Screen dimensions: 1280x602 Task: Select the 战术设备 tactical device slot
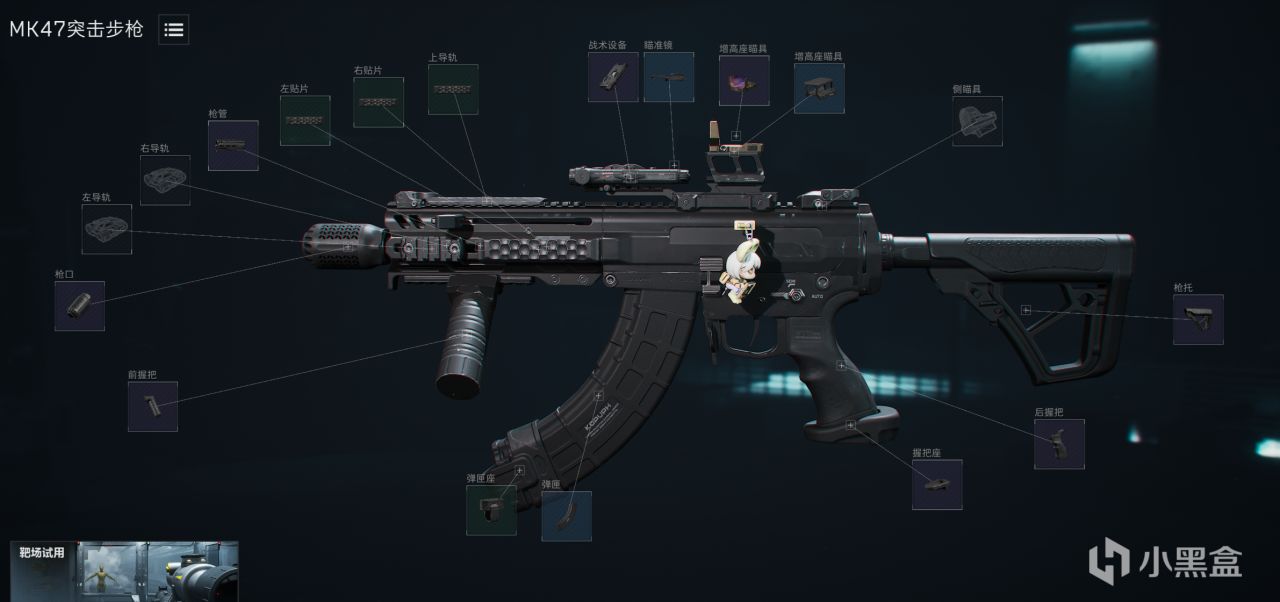pyautogui.click(x=613, y=77)
